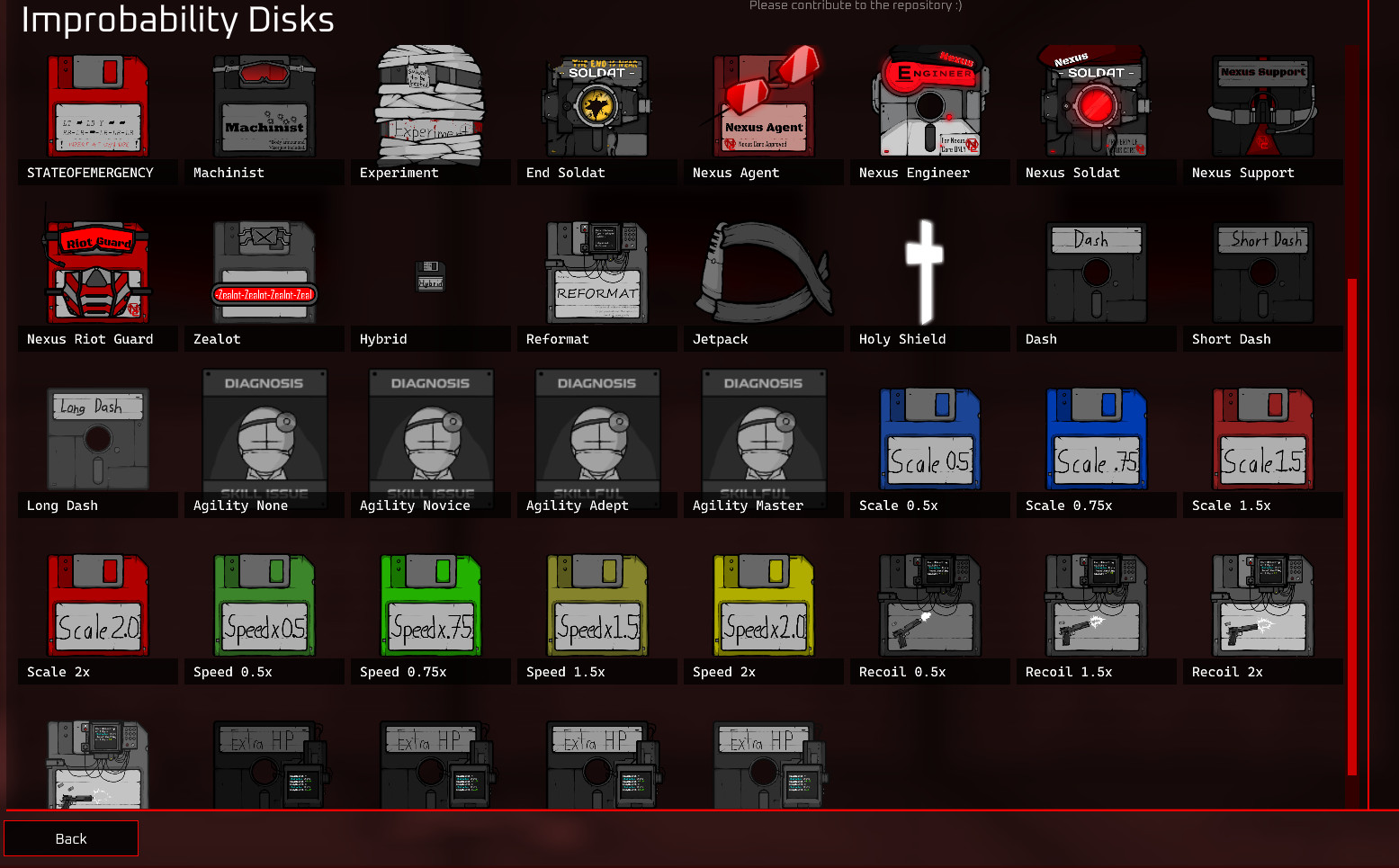Open the Nexus Riot Guard disk
This screenshot has width=1399, height=868.
(97, 270)
